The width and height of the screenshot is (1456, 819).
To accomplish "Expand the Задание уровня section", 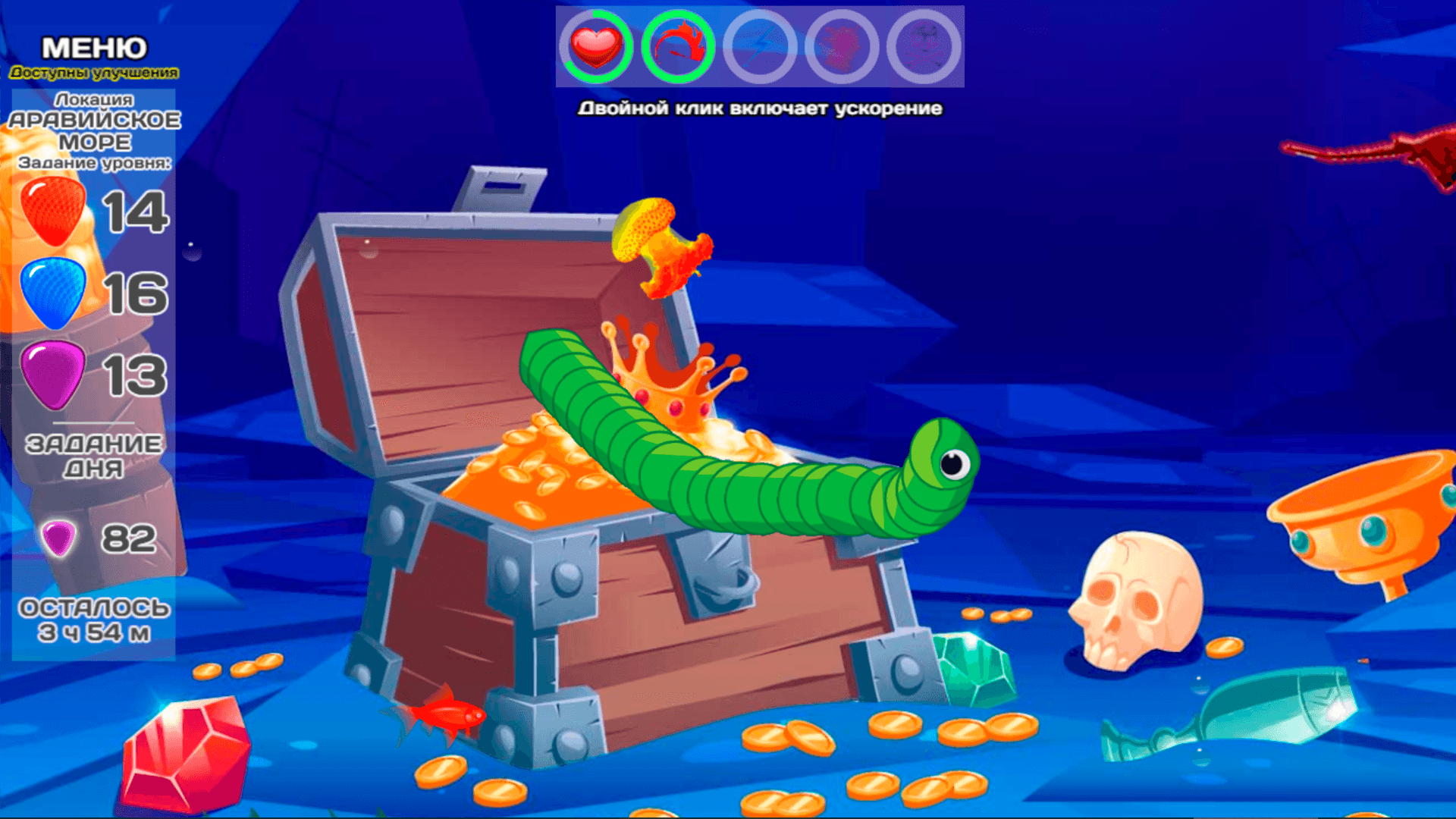I will click(94, 163).
